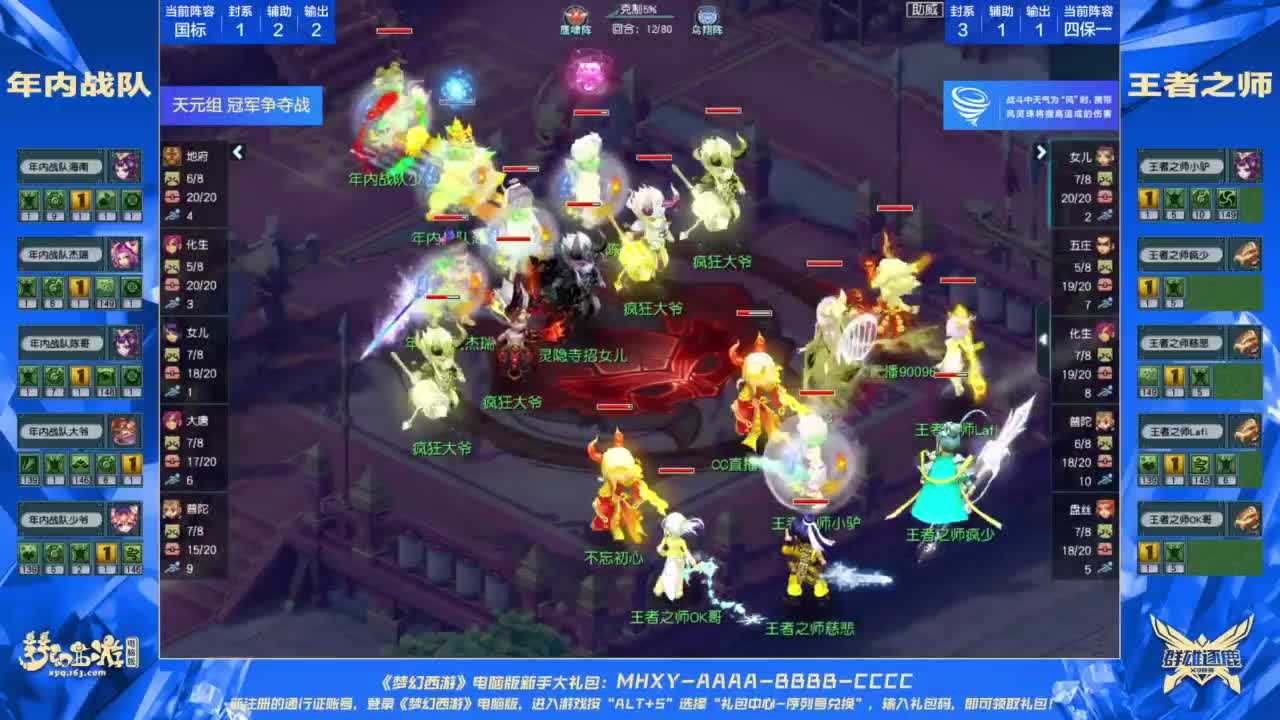
Task: Select the 乌翔阵 formation icon
Action: tap(706, 16)
